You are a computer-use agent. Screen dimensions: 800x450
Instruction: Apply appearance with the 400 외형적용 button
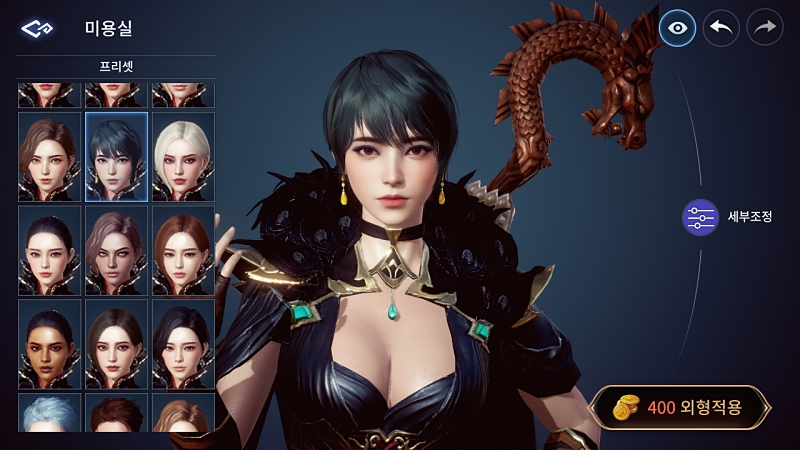point(680,407)
